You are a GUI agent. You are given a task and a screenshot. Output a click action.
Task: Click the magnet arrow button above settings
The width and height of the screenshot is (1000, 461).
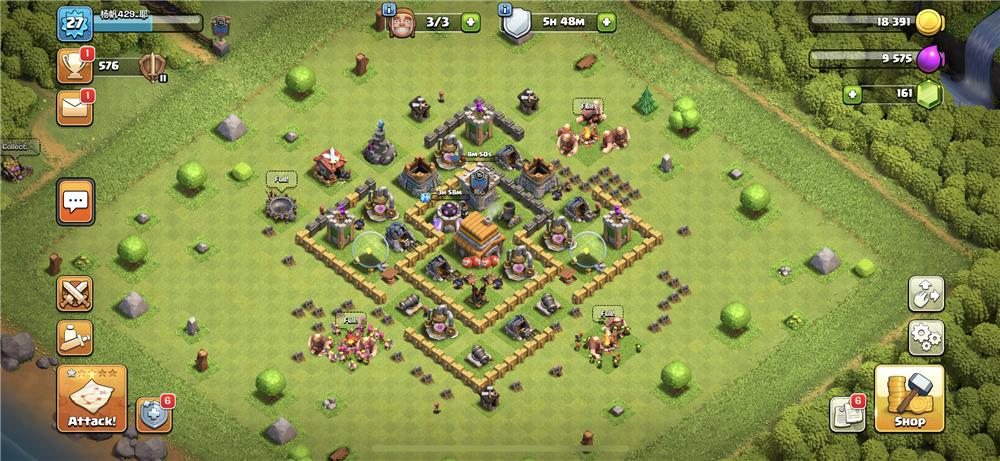pos(926,293)
